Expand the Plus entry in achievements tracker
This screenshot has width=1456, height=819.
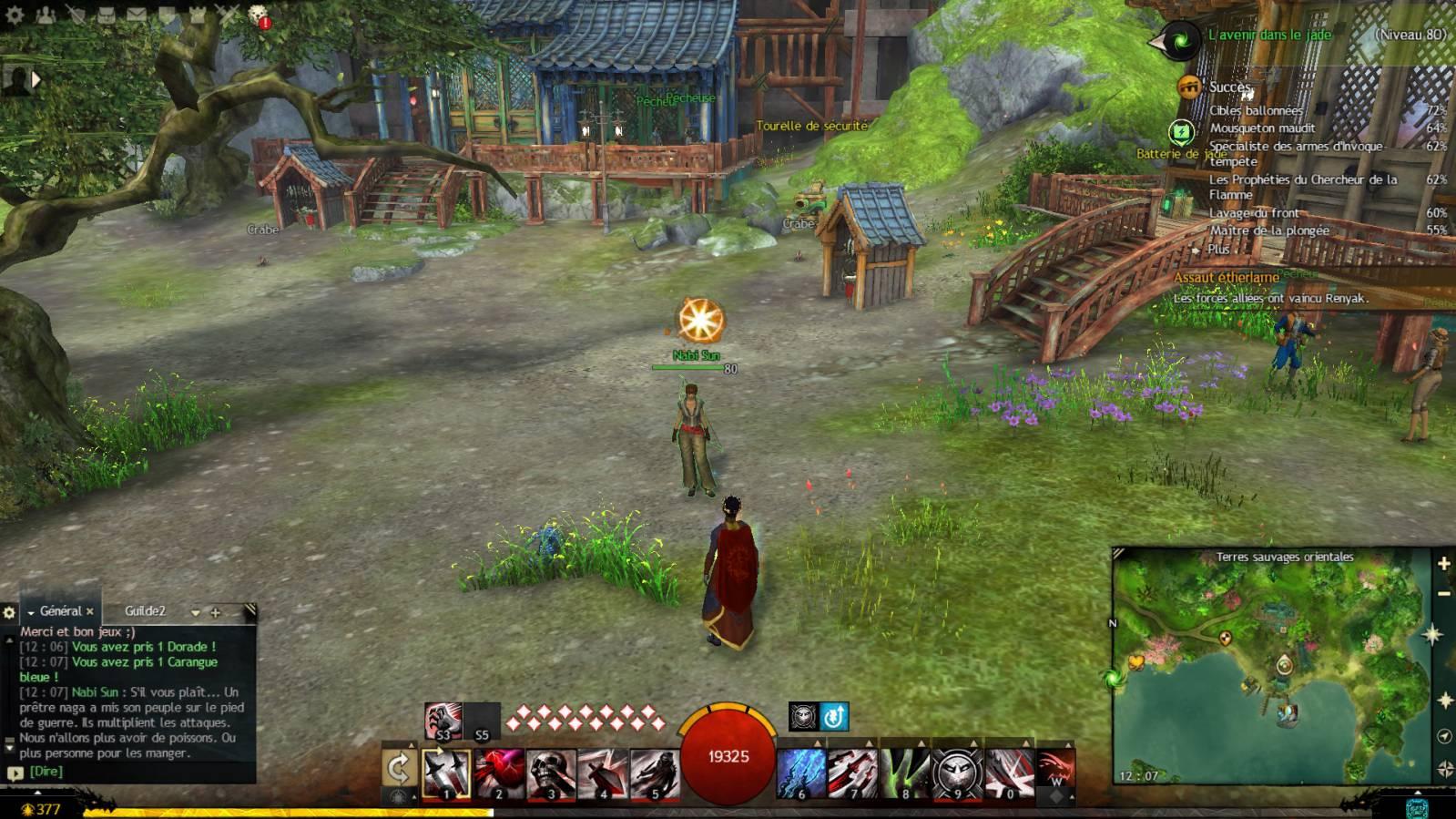(1218, 249)
